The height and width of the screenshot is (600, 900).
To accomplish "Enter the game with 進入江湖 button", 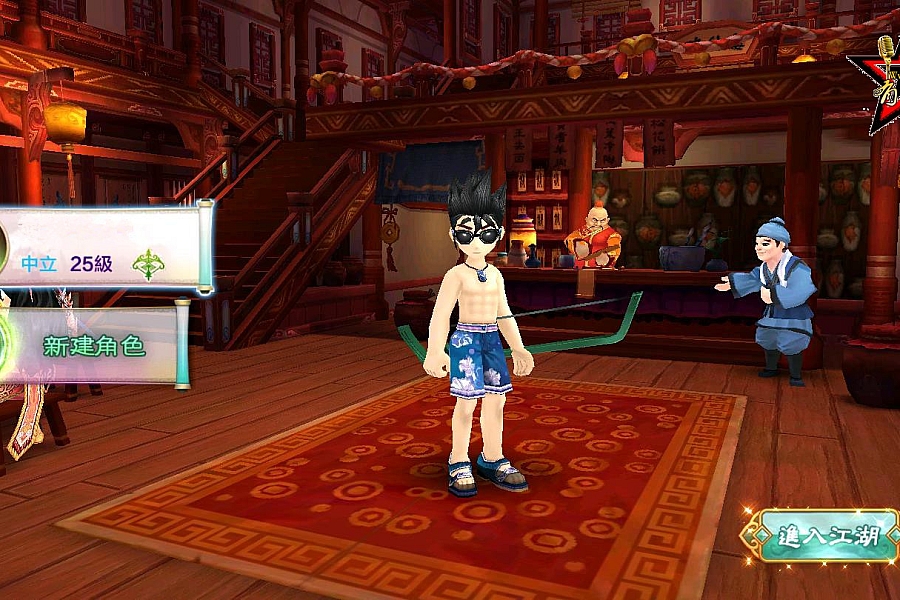I will coord(822,536).
